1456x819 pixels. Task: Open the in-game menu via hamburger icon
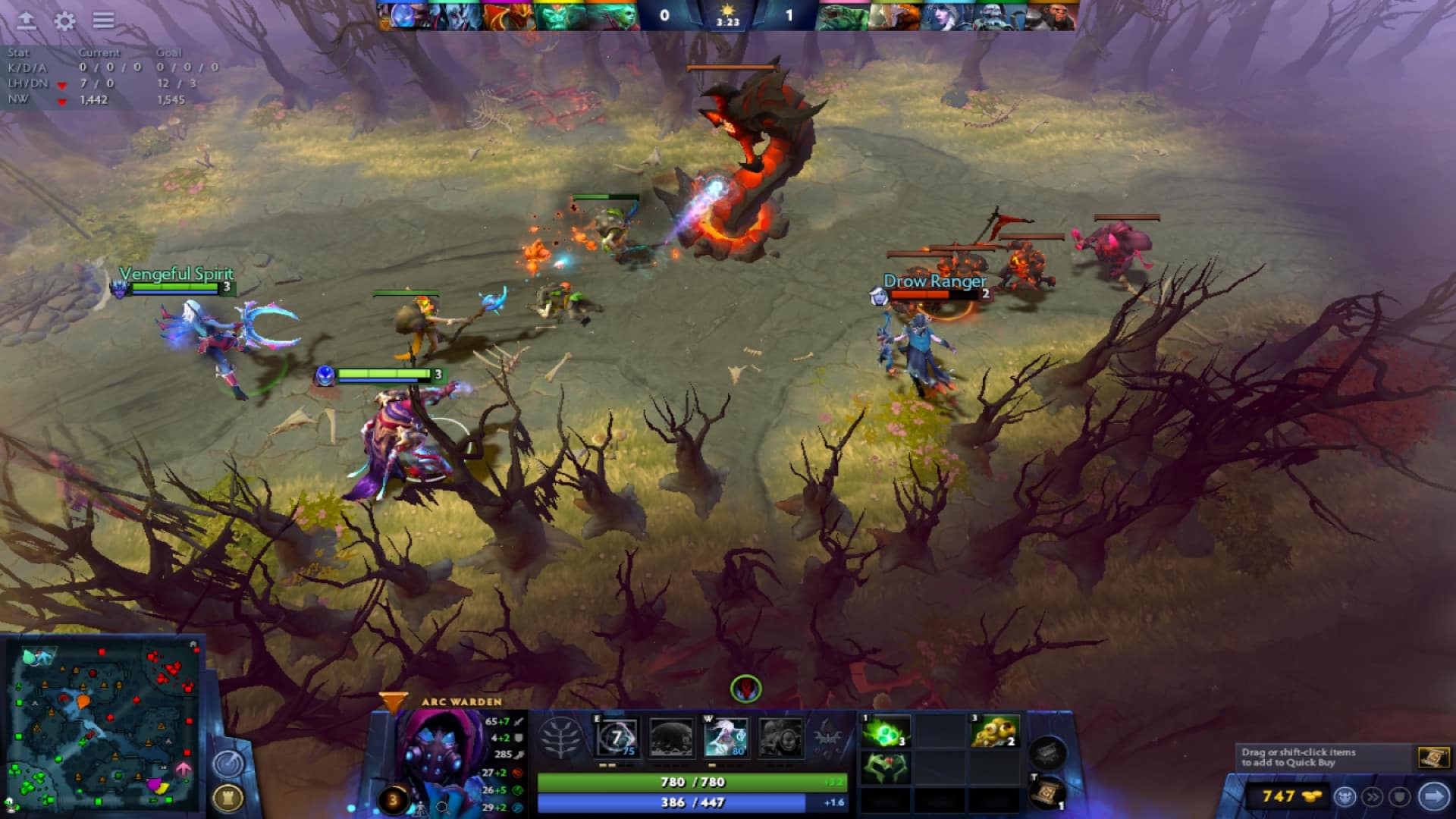tap(102, 20)
